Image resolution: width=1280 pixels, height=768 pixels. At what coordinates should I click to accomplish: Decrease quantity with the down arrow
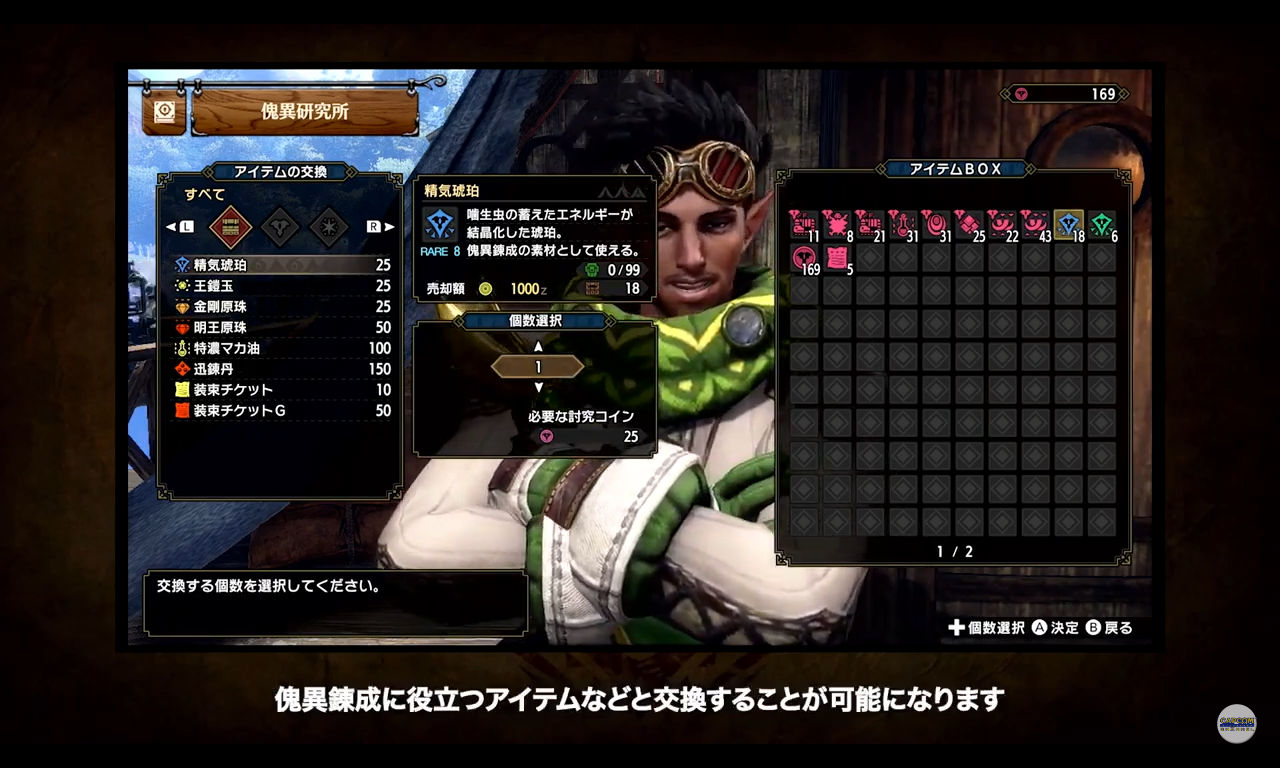(x=538, y=387)
